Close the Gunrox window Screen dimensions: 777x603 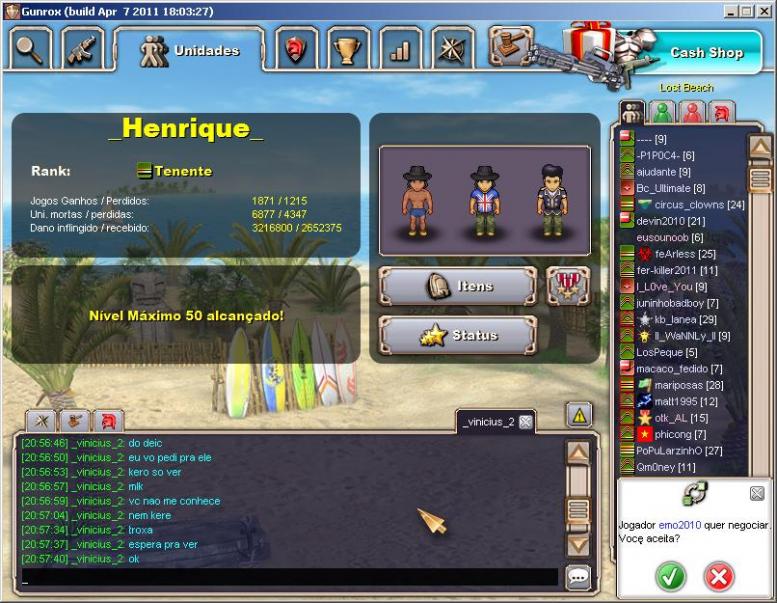click(x=765, y=10)
